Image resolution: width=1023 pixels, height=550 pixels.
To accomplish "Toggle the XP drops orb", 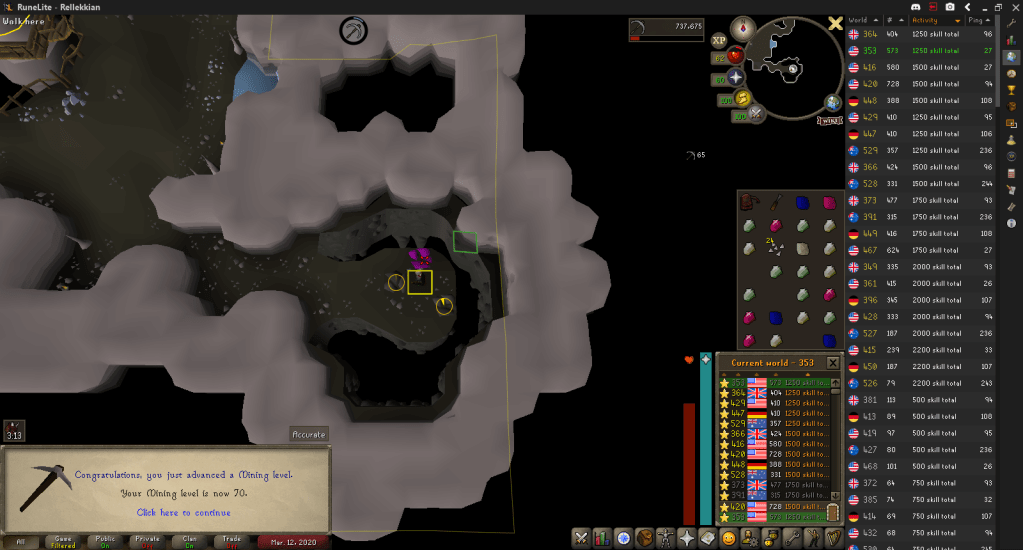I will [x=719, y=40].
